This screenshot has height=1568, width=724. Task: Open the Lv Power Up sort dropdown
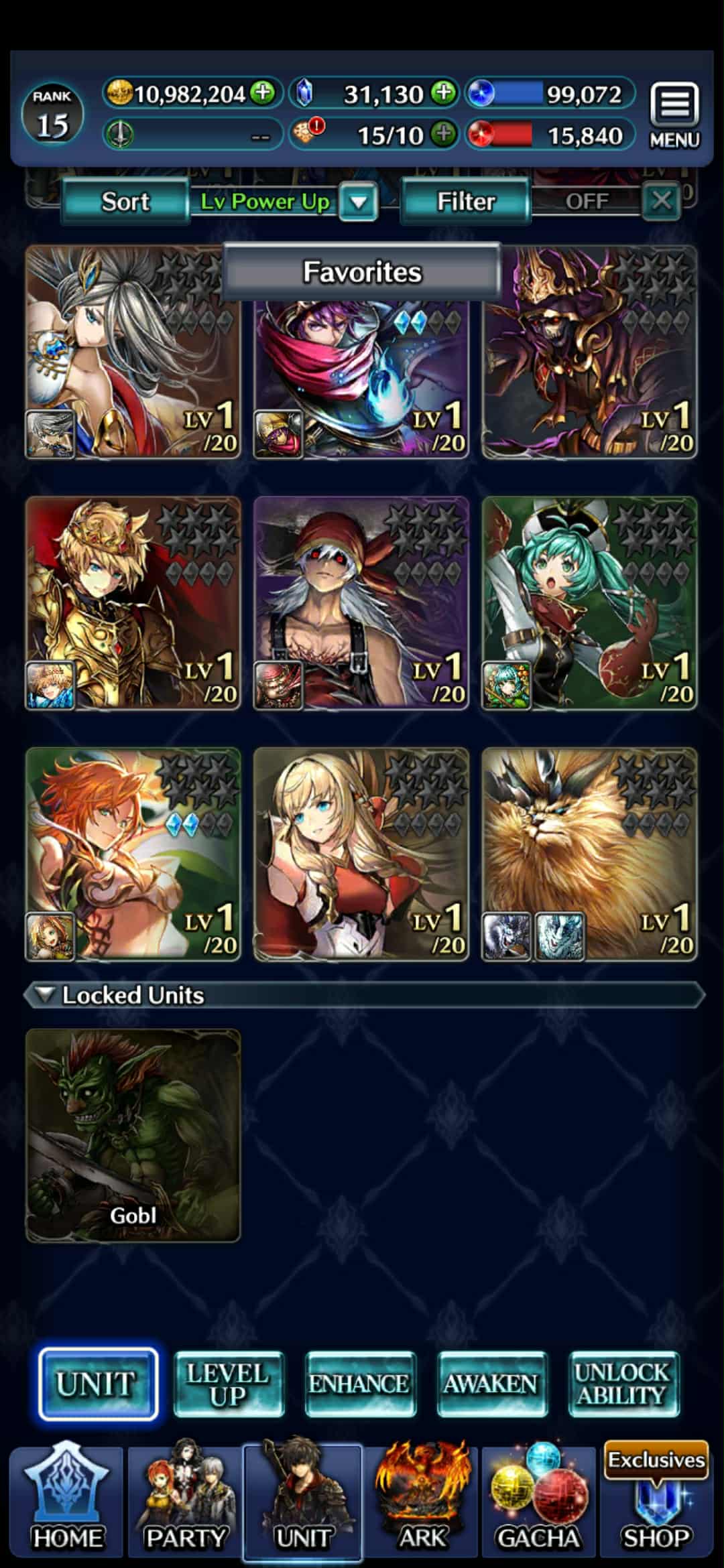[x=359, y=201]
